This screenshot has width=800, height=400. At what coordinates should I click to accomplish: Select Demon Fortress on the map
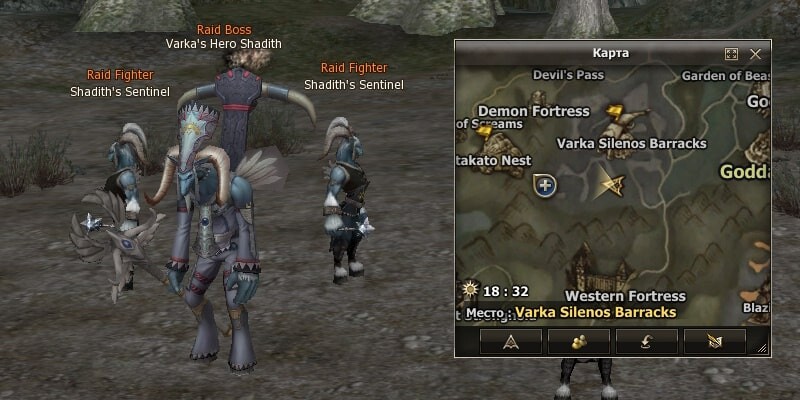point(533,111)
